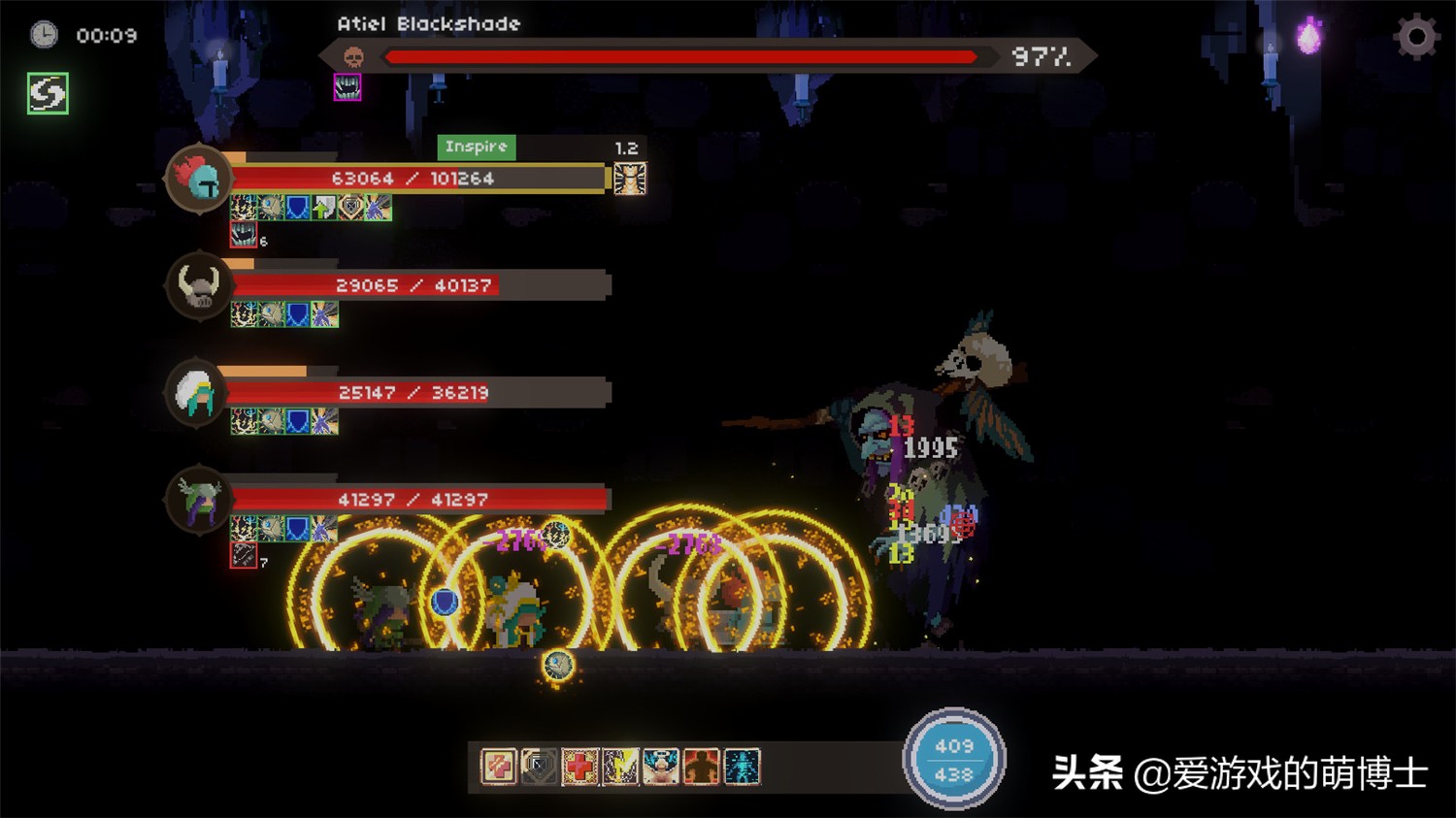1456x818 pixels.
Task: Toggle the Inspire buff banner above the party
Action: click(475, 147)
